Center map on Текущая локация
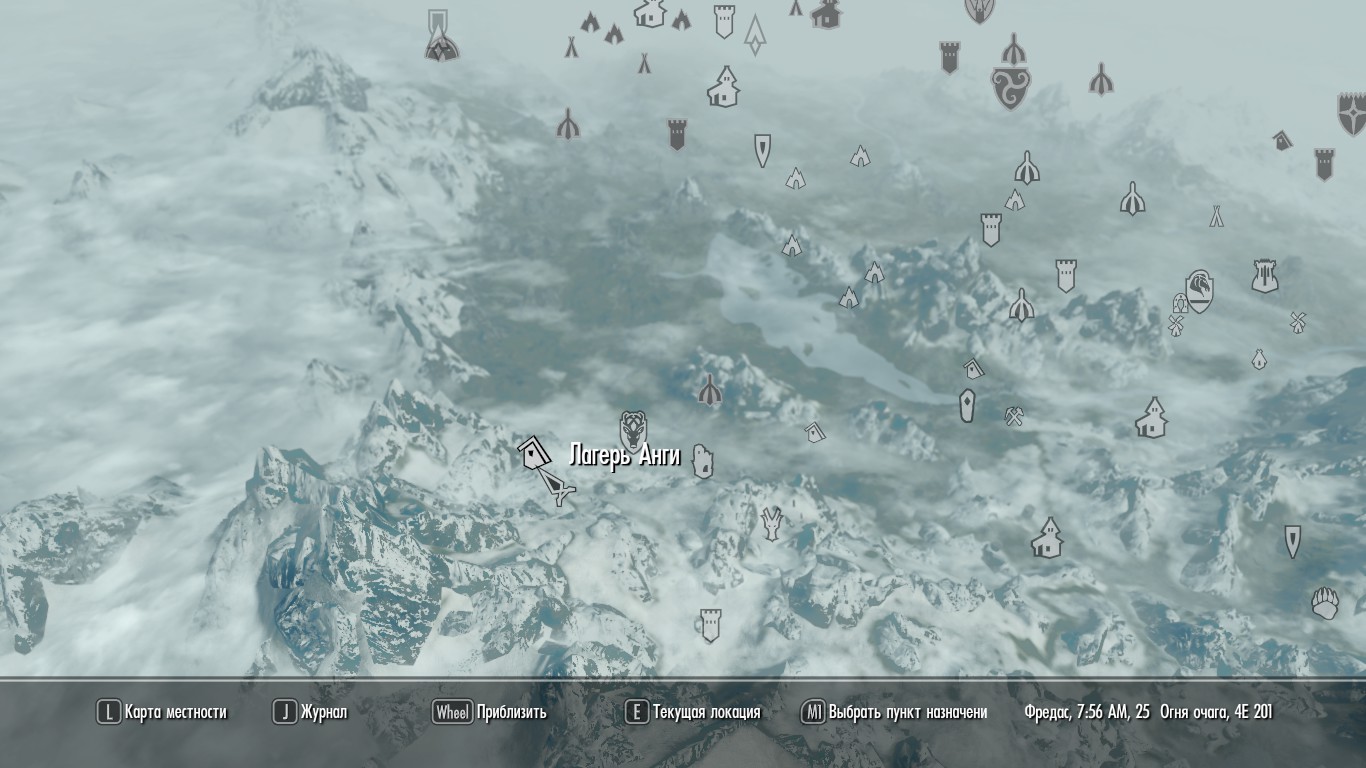Viewport: 1366px width, 768px height. 693,712
